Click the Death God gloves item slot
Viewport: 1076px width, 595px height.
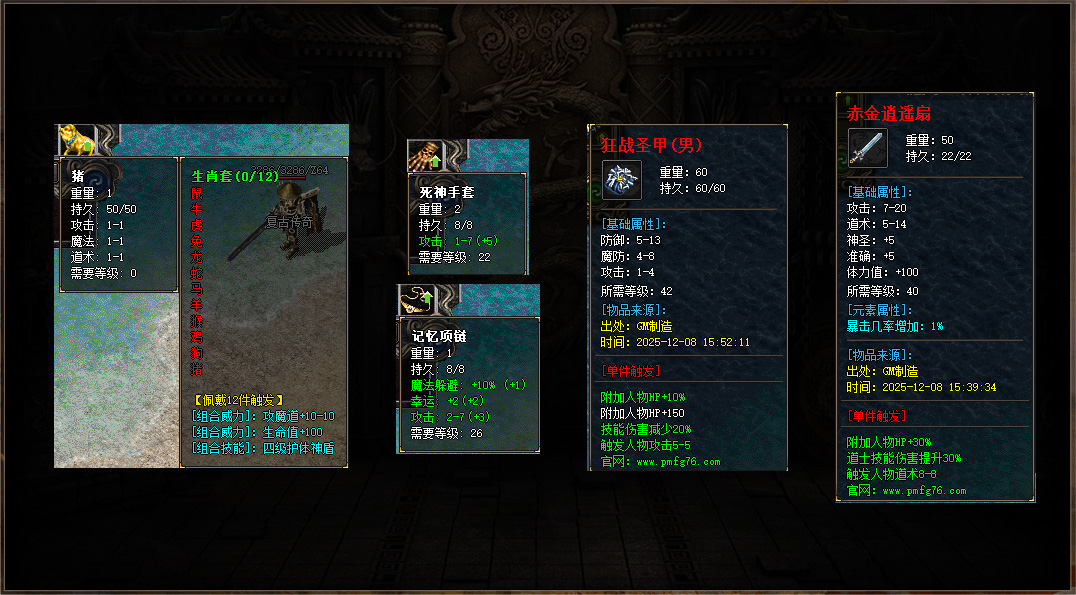[x=425, y=155]
